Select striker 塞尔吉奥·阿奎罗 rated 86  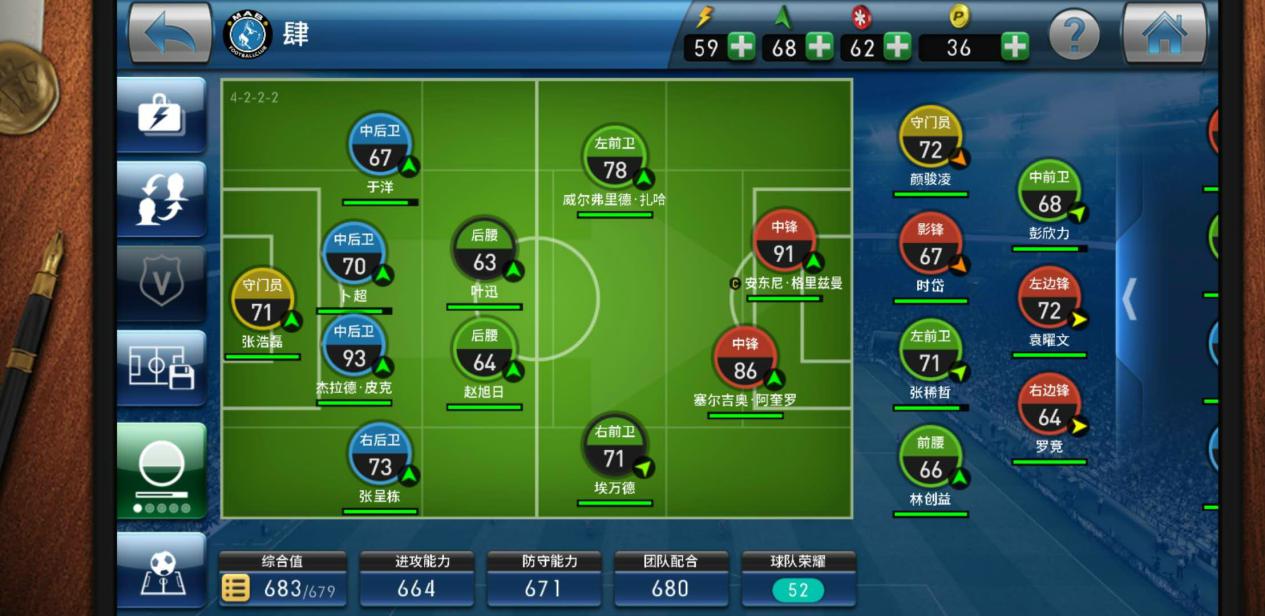745,360
